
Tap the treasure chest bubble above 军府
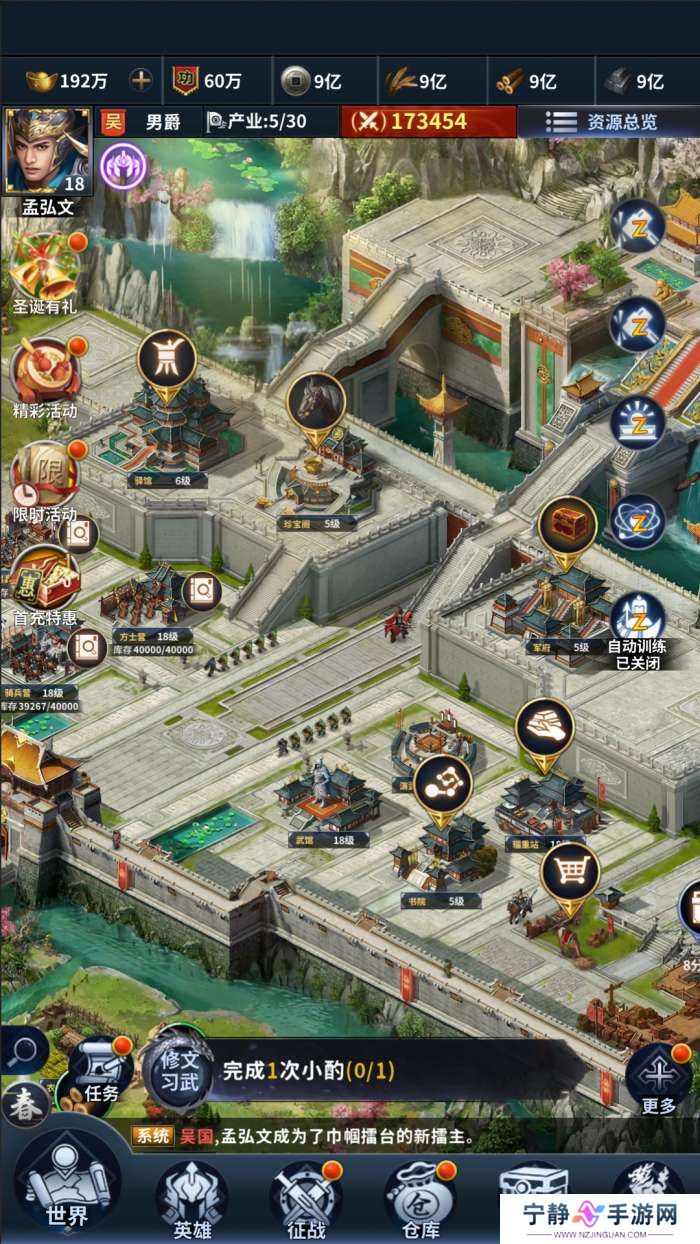point(567,526)
